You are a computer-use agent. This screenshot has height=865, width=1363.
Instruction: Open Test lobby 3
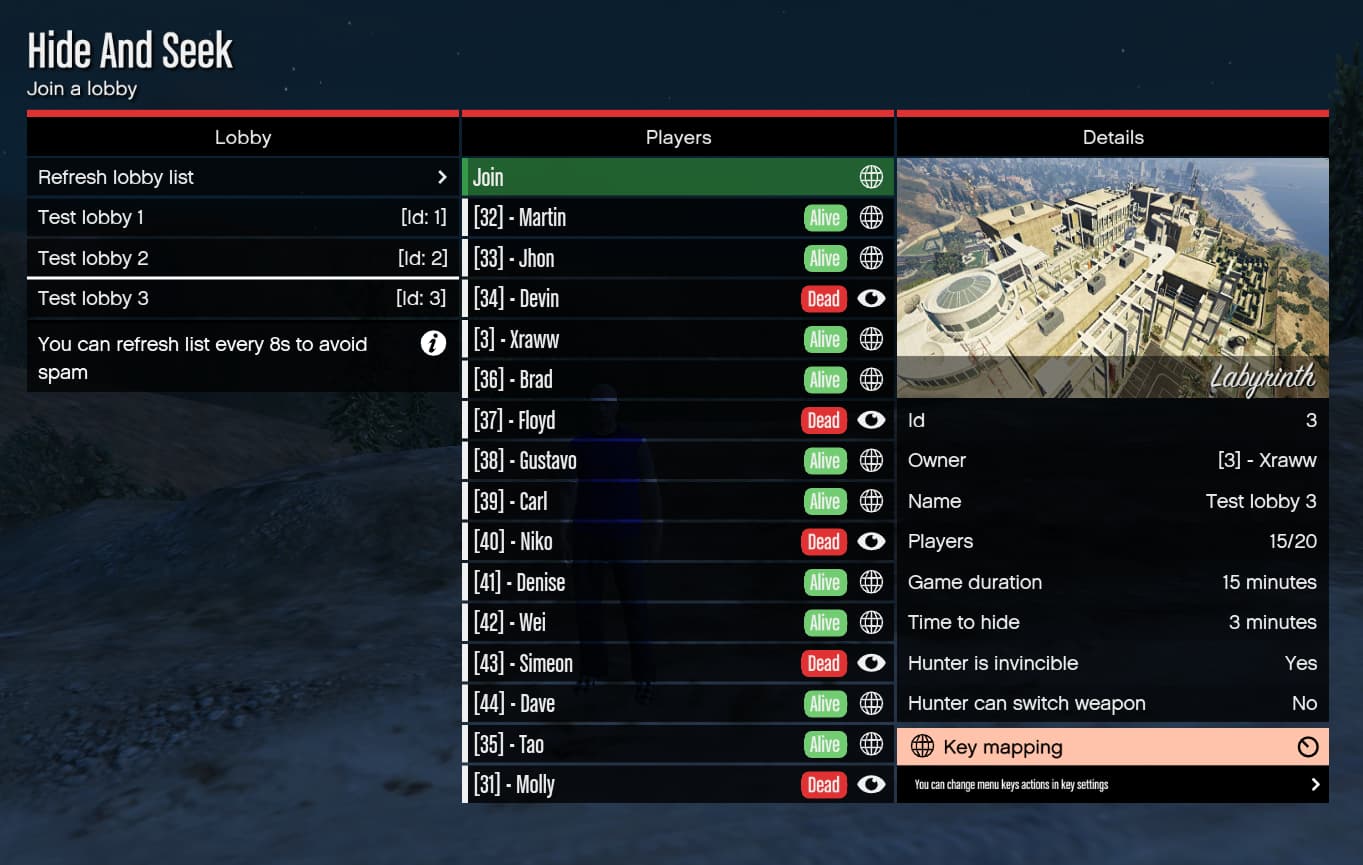point(242,298)
